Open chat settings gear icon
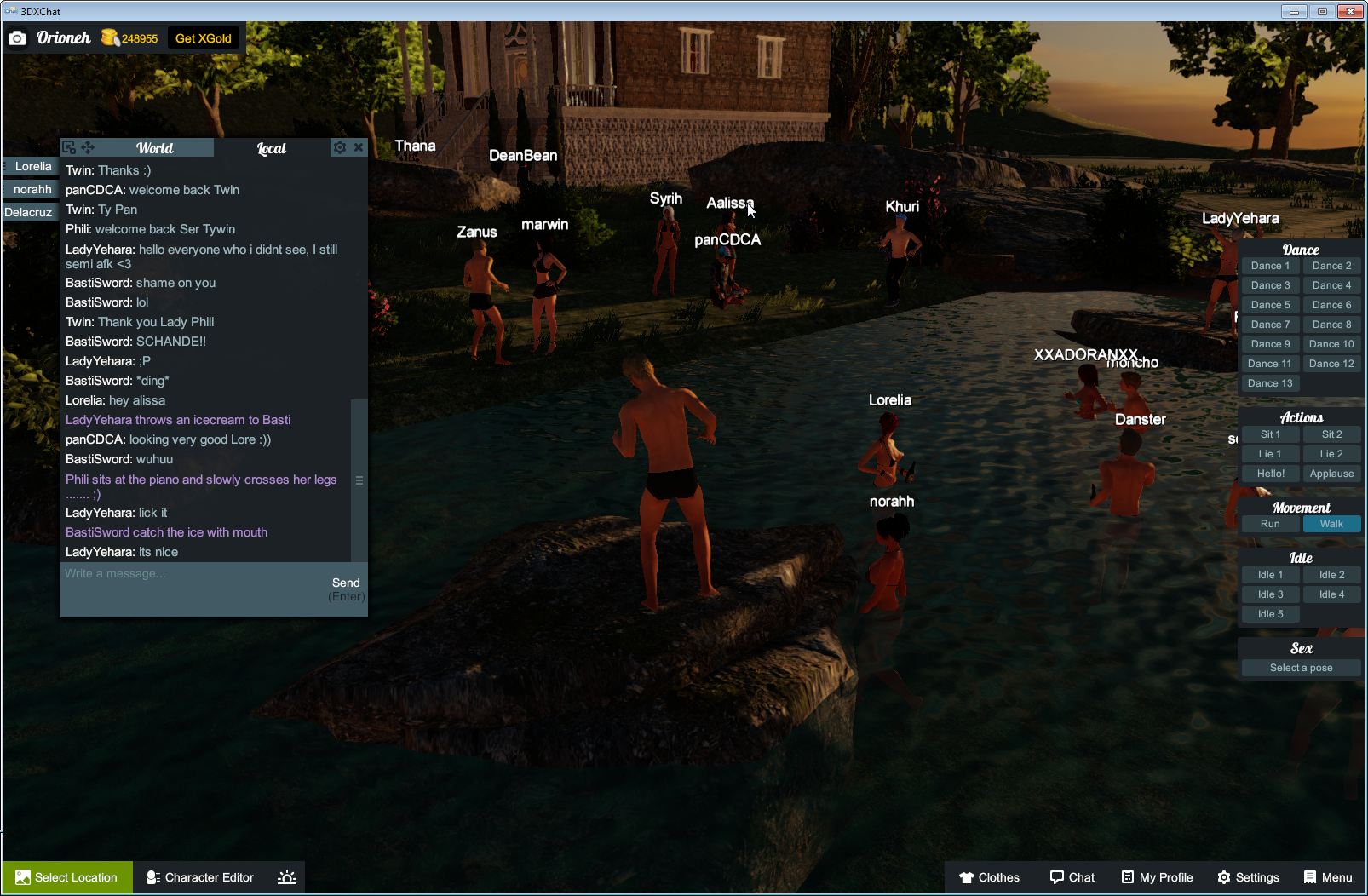The height and width of the screenshot is (896, 1368). point(340,147)
